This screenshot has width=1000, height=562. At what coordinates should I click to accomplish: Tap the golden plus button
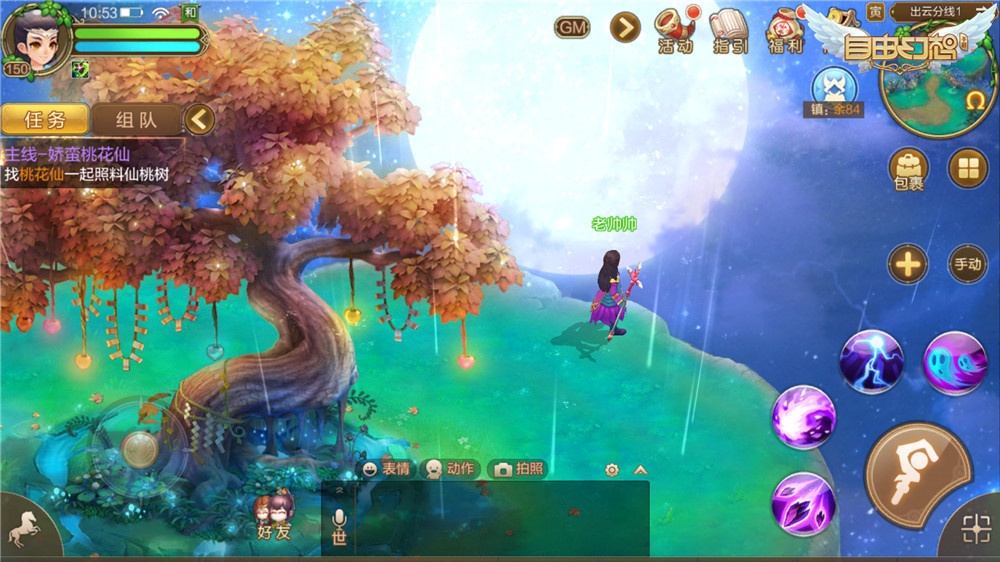click(908, 265)
